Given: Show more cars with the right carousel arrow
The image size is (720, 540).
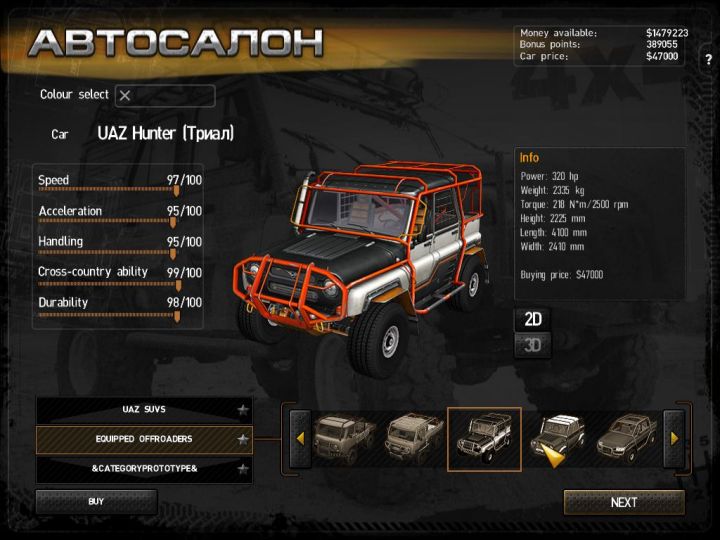Looking at the screenshot, I should tap(674, 438).
